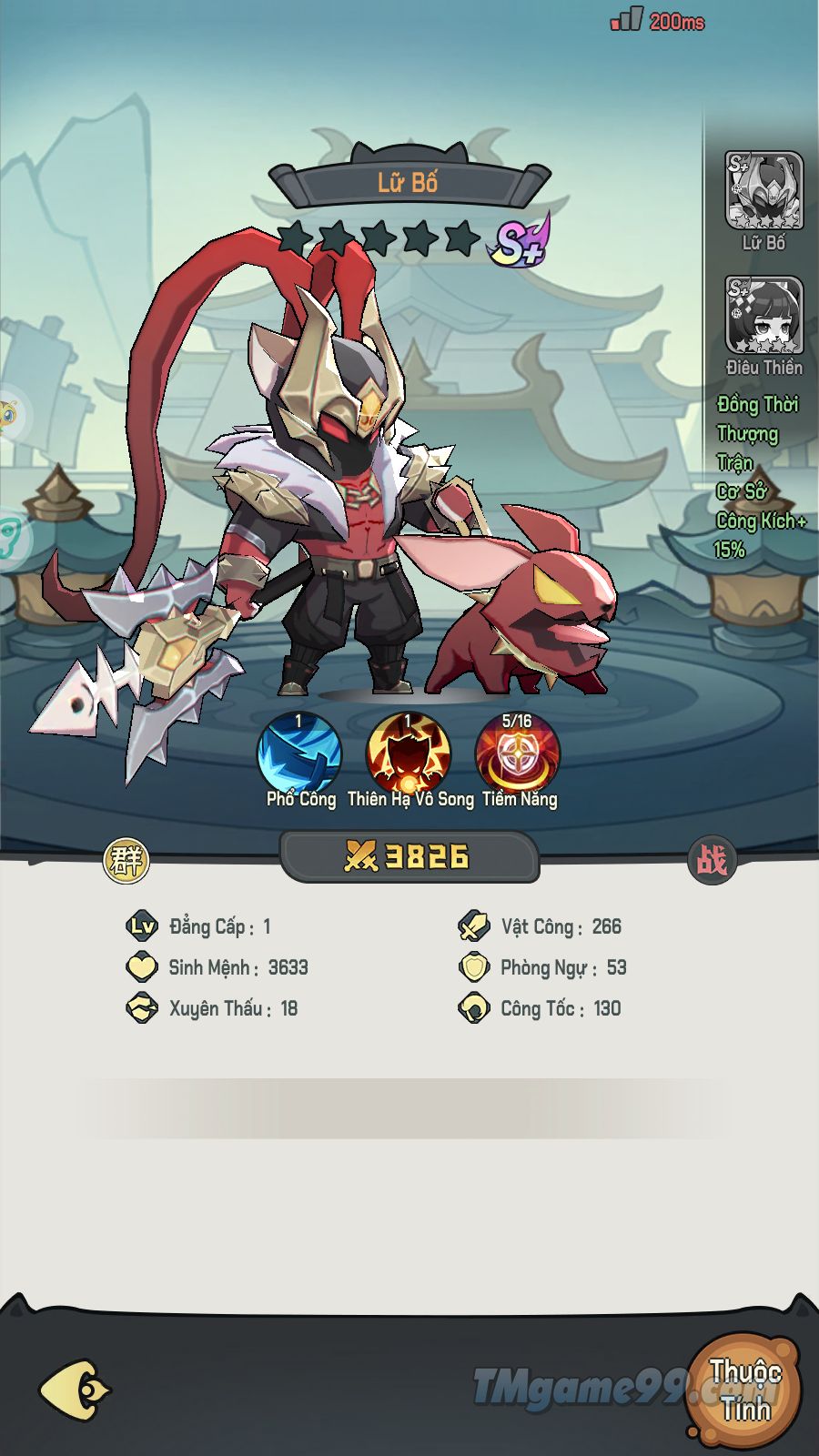Tap the round gold faction emblem
819x1456 pixels.
click(126, 859)
